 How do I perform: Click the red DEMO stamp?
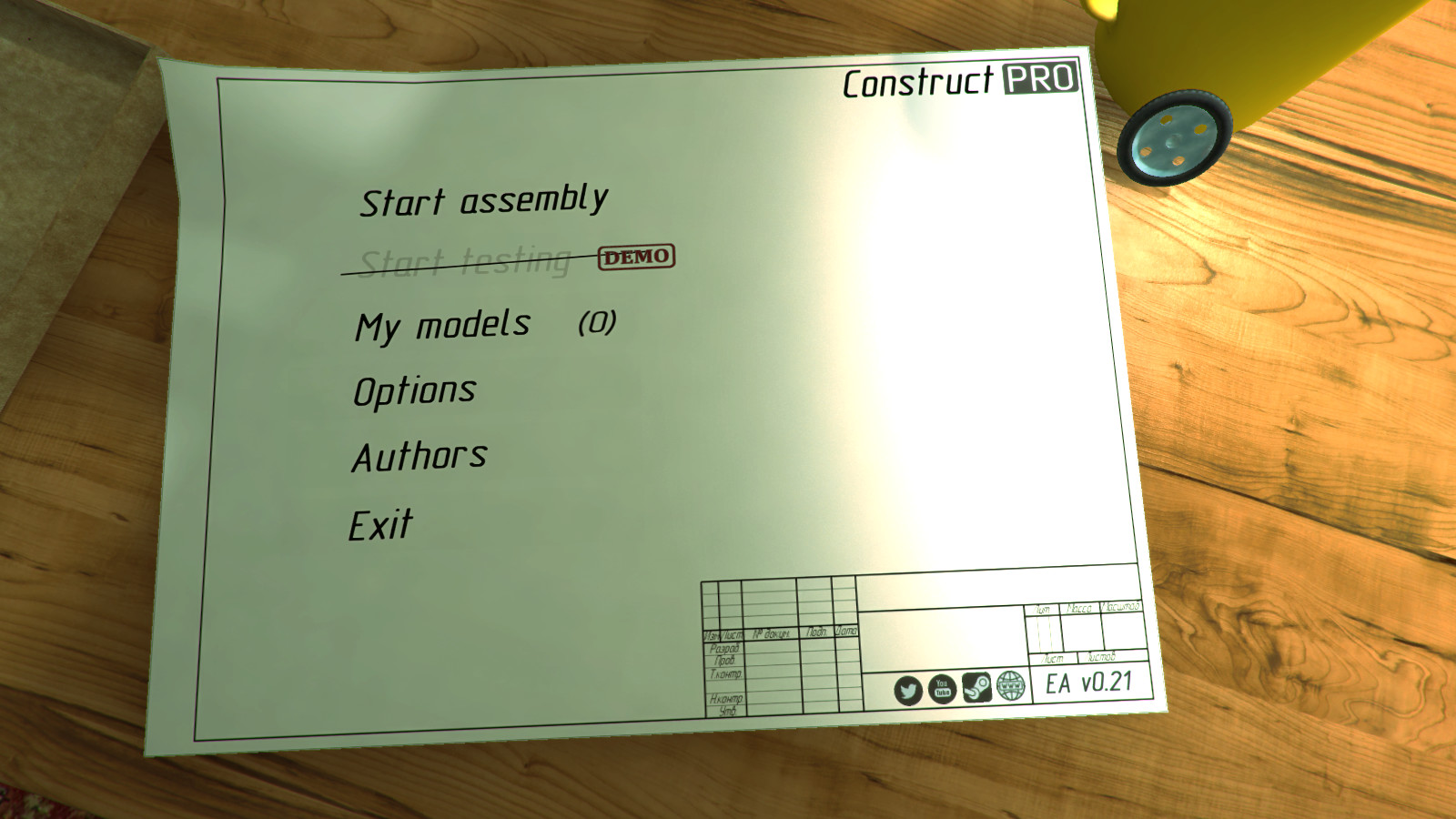click(x=634, y=258)
